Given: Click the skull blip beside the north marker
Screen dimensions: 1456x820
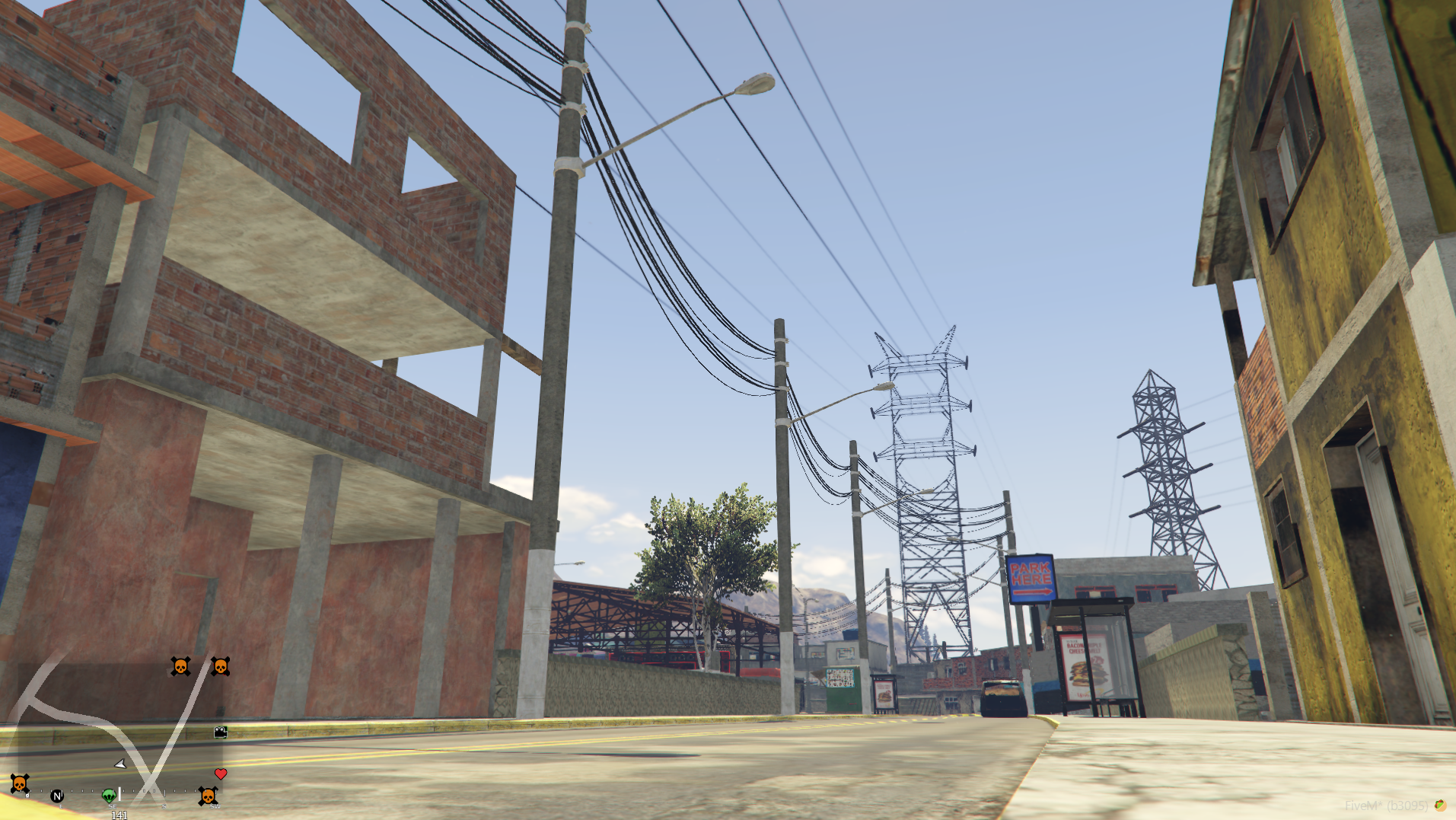Looking at the screenshot, I should click(20, 783).
